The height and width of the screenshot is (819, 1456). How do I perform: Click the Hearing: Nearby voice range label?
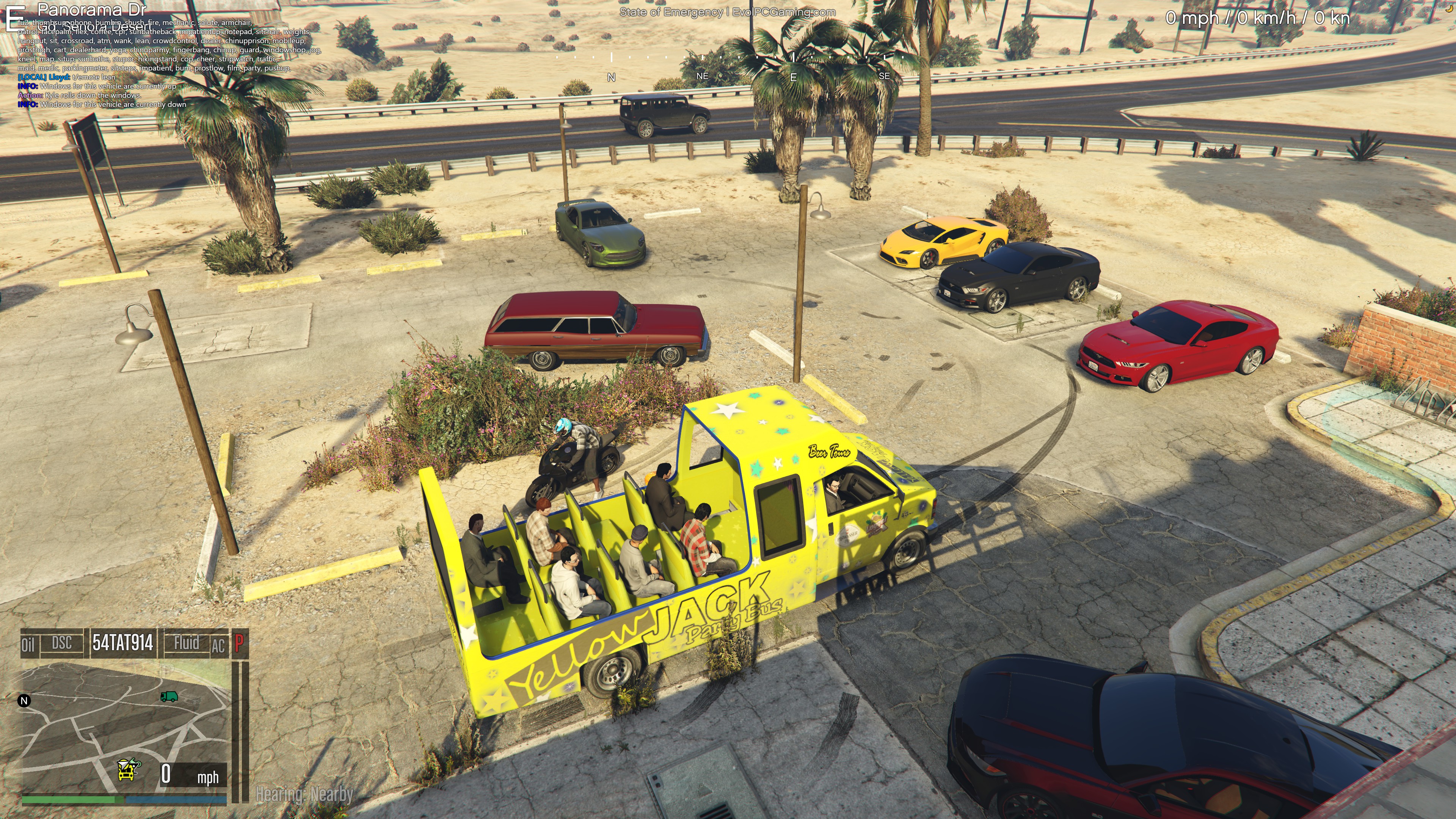click(x=304, y=795)
